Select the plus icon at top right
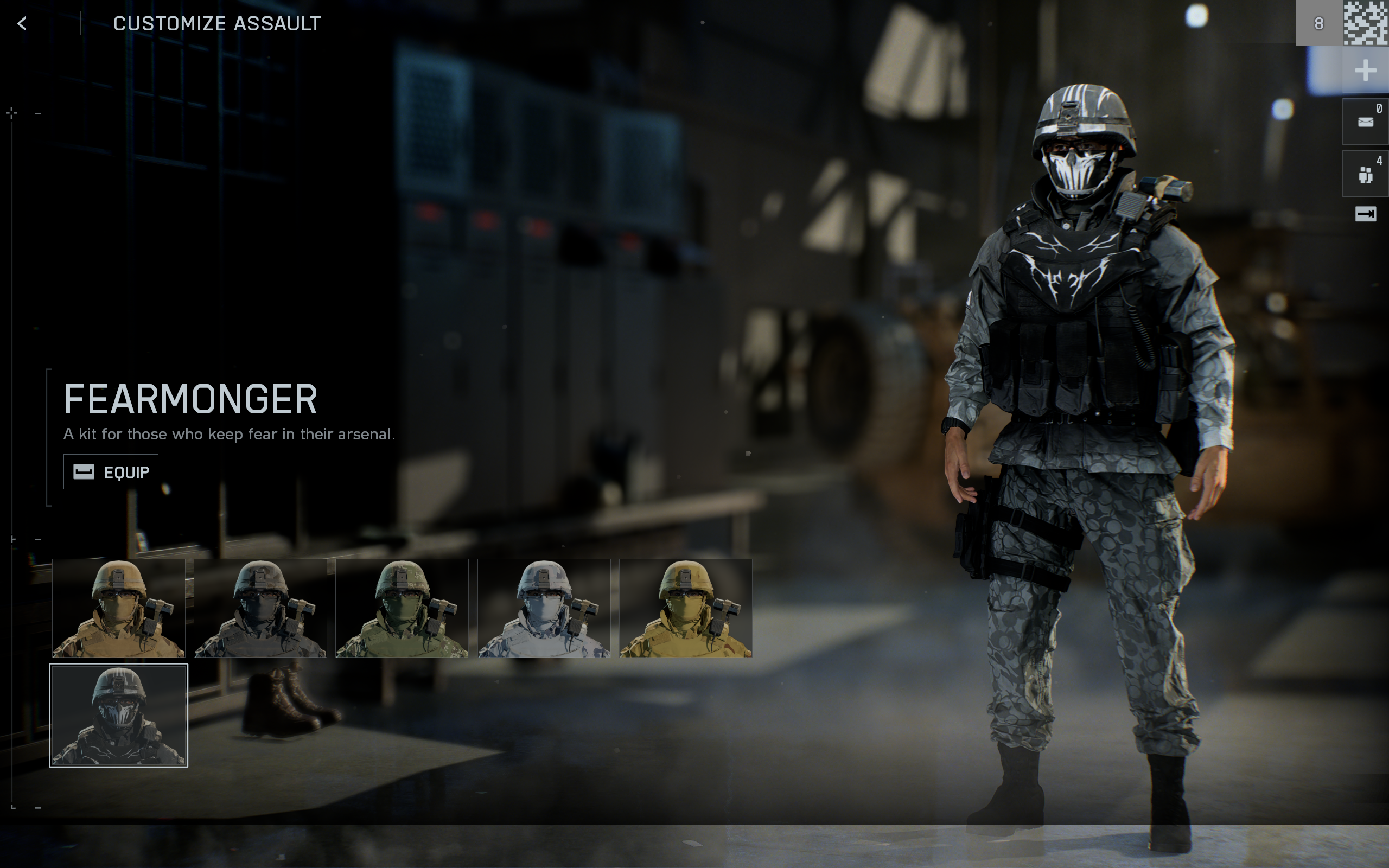Image resolution: width=1389 pixels, height=868 pixels. tap(1366, 71)
